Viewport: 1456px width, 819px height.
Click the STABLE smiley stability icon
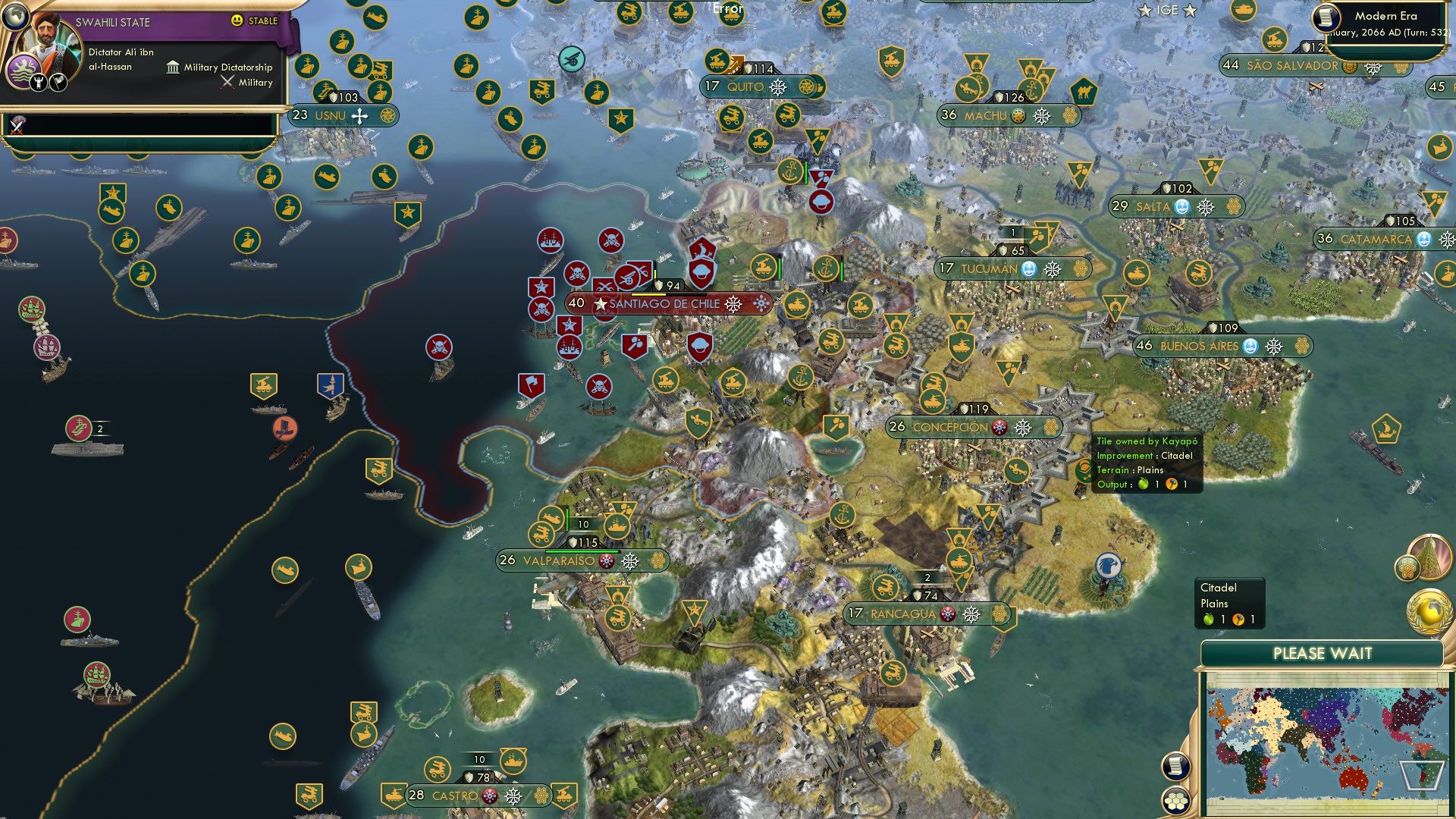pyautogui.click(x=237, y=20)
